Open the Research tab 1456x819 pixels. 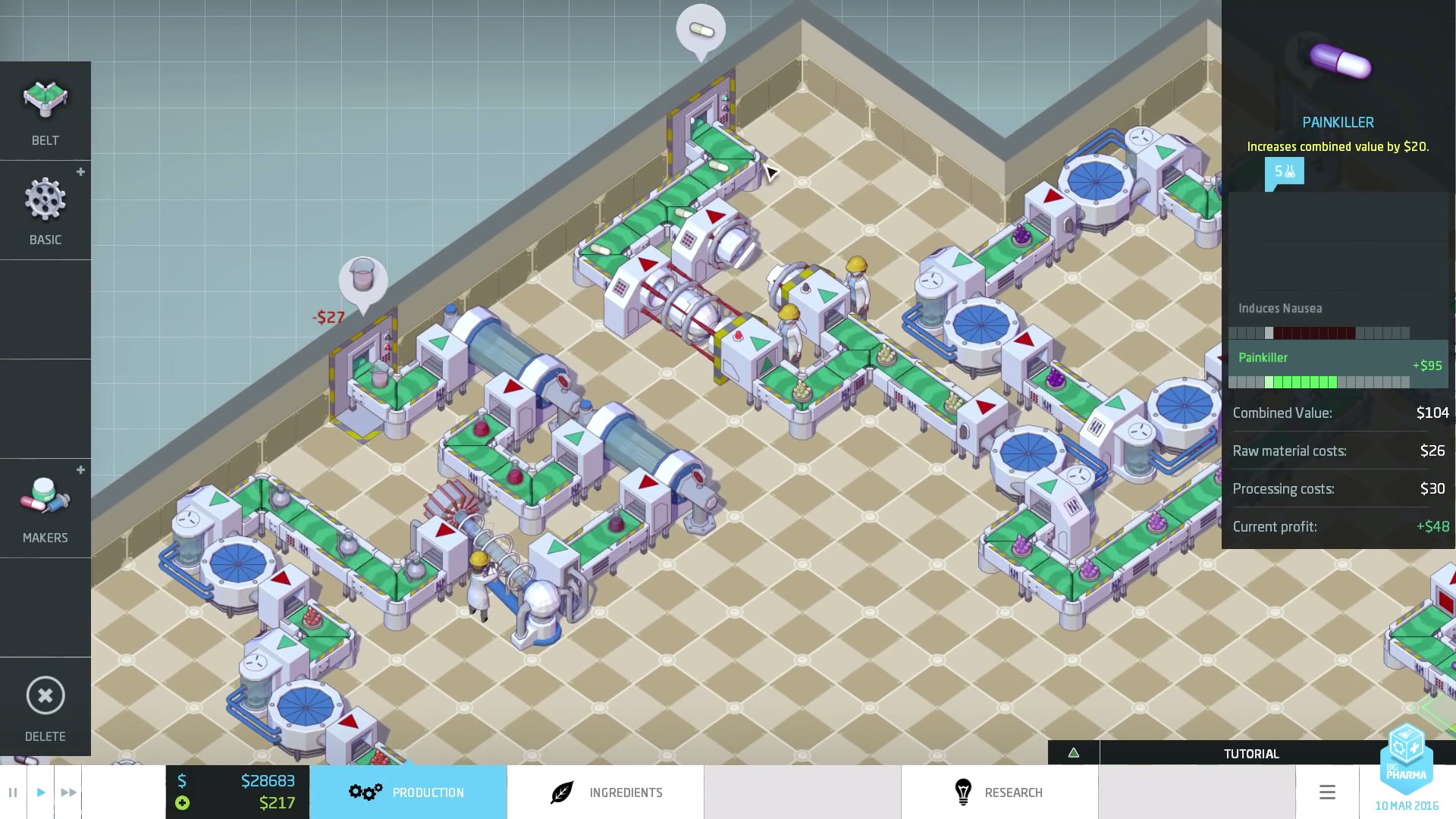pyautogui.click(x=999, y=792)
